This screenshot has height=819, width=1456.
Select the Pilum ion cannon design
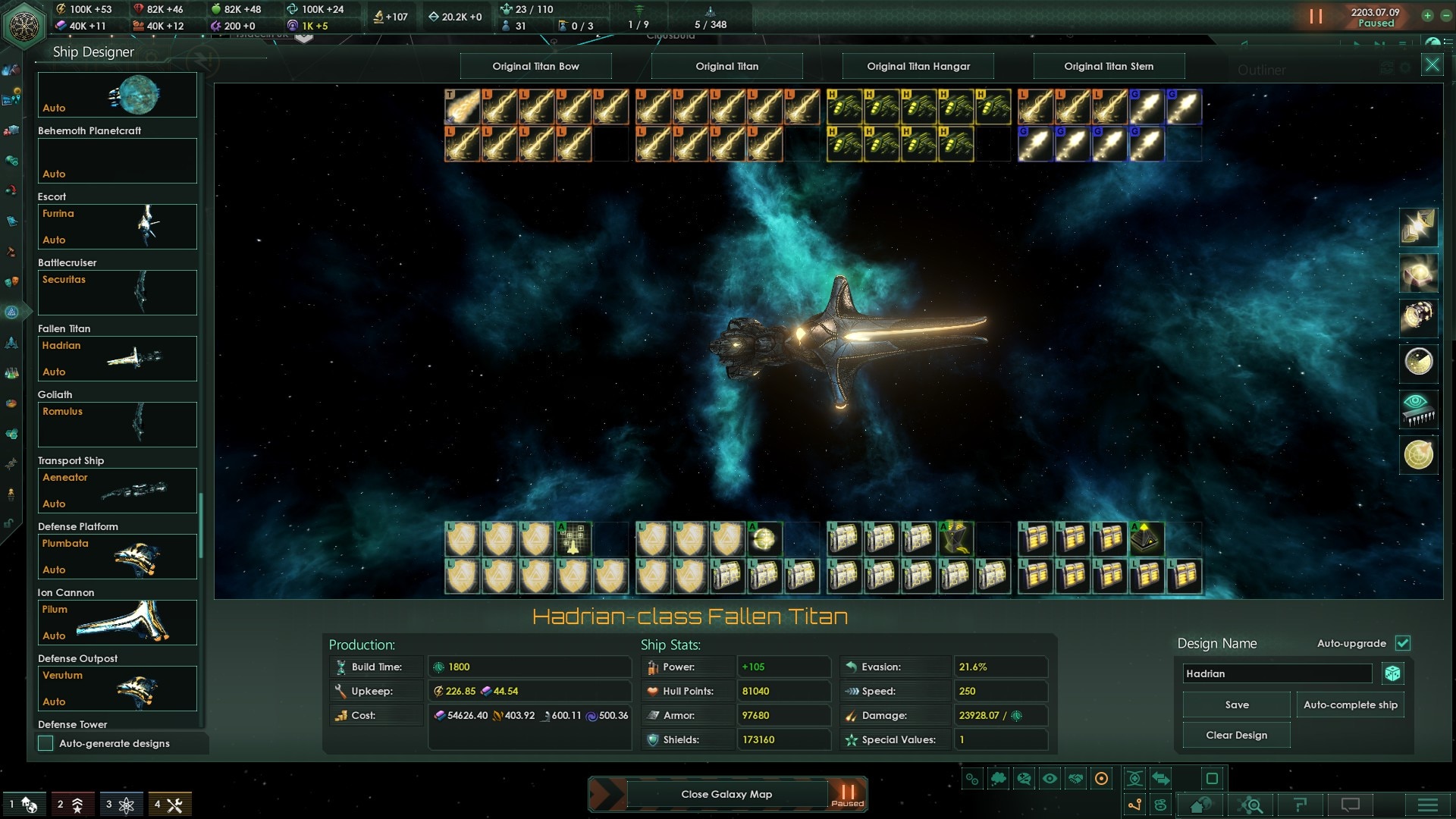[118, 622]
